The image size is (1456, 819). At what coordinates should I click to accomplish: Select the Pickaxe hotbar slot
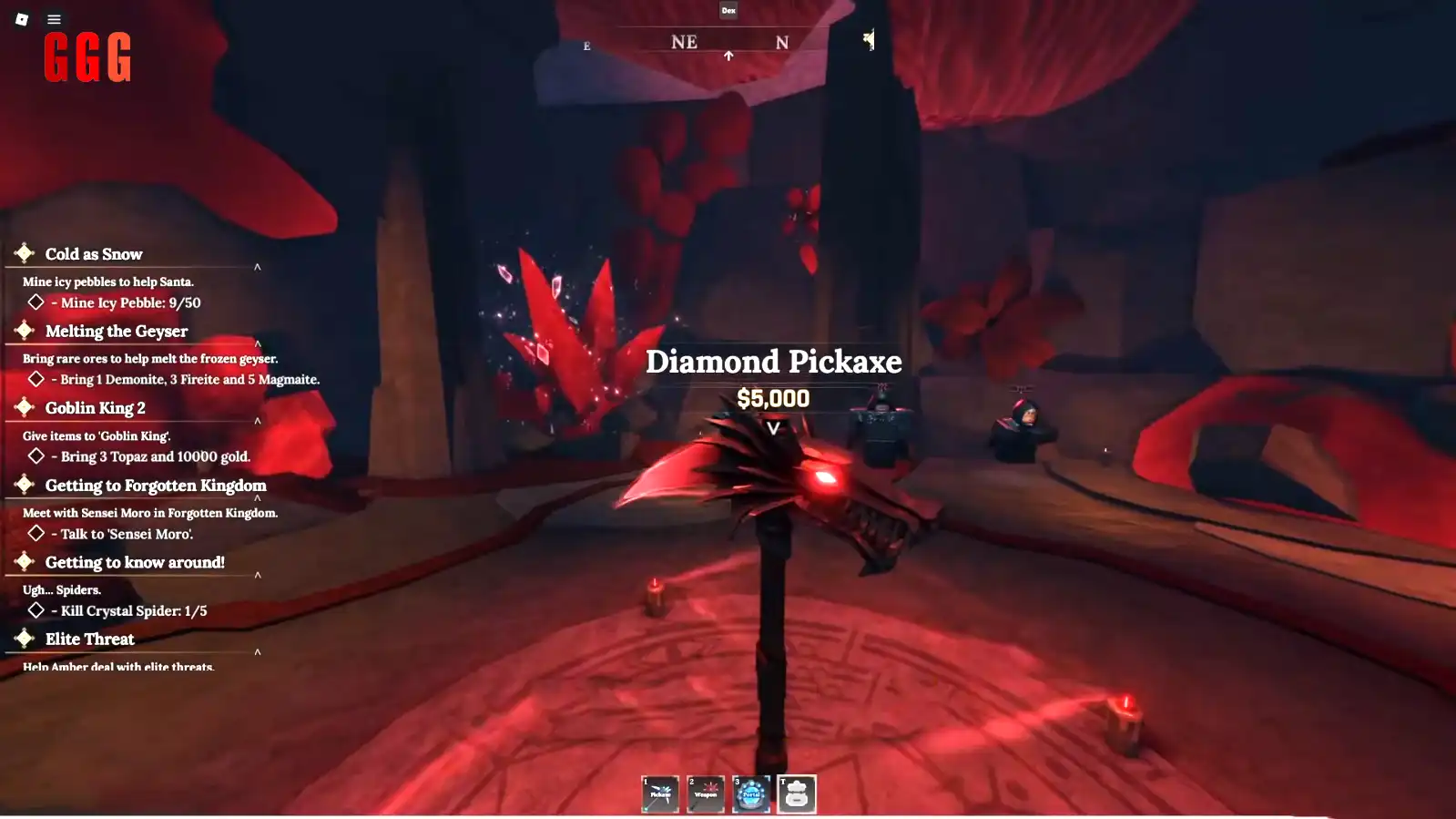click(x=660, y=793)
